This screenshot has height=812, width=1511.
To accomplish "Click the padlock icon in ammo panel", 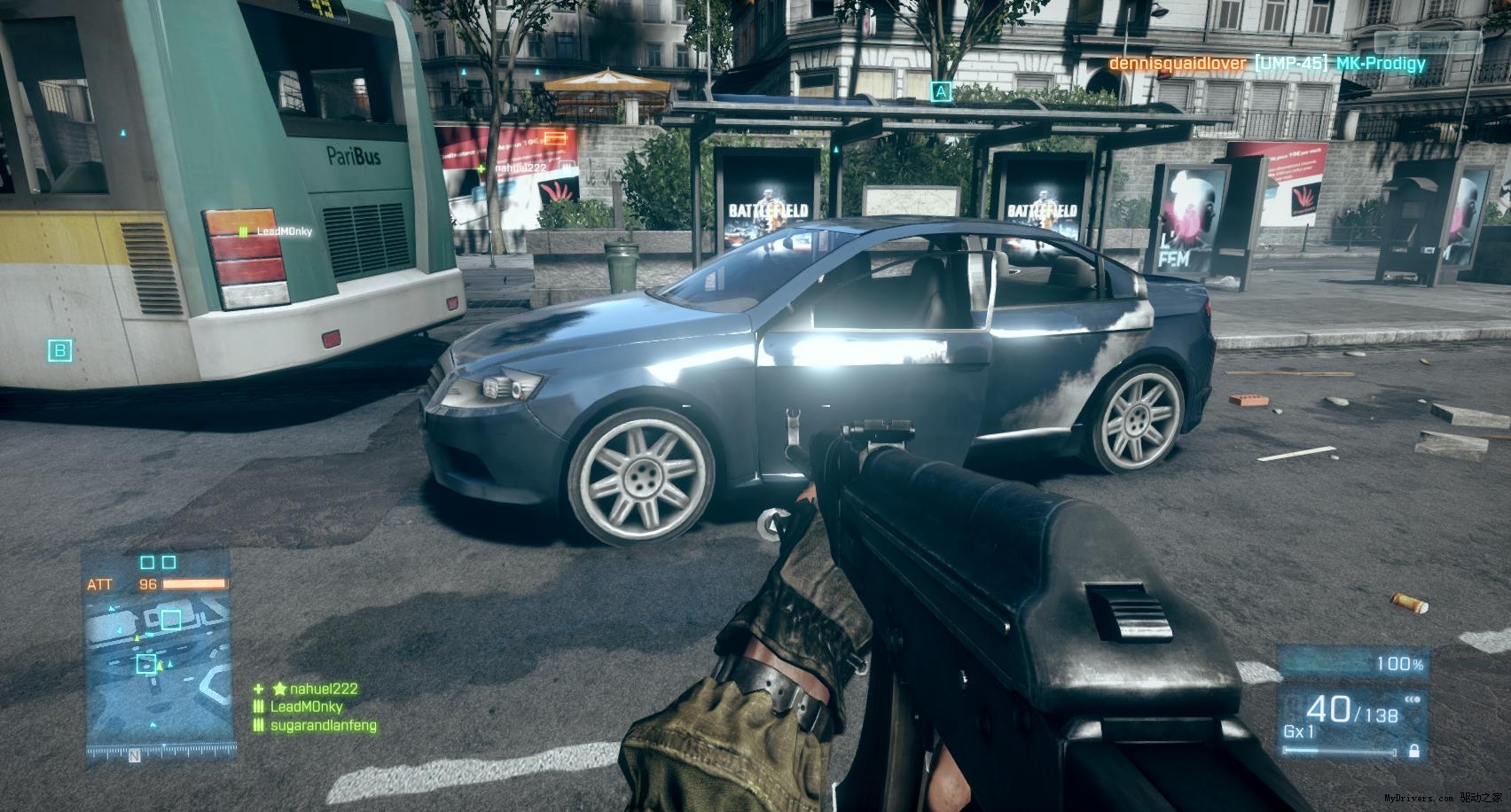I will 1413,752.
